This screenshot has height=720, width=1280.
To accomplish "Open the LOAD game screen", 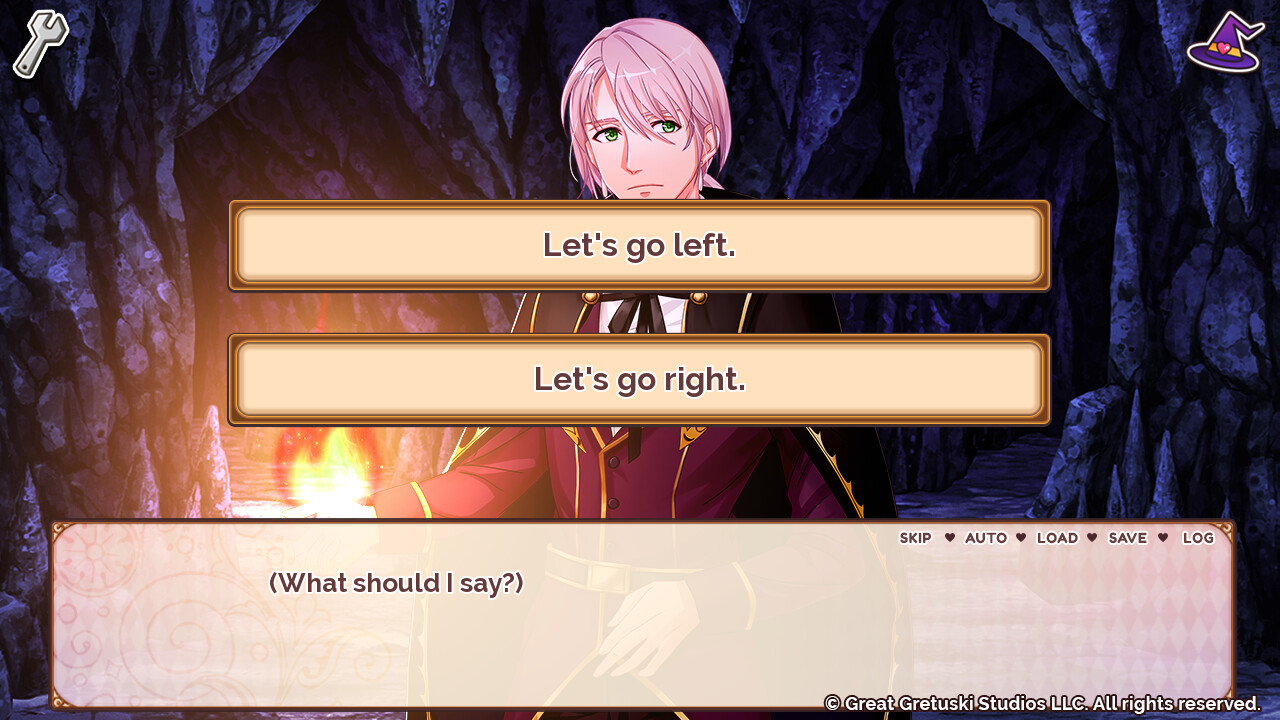I will (x=1059, y=538).
